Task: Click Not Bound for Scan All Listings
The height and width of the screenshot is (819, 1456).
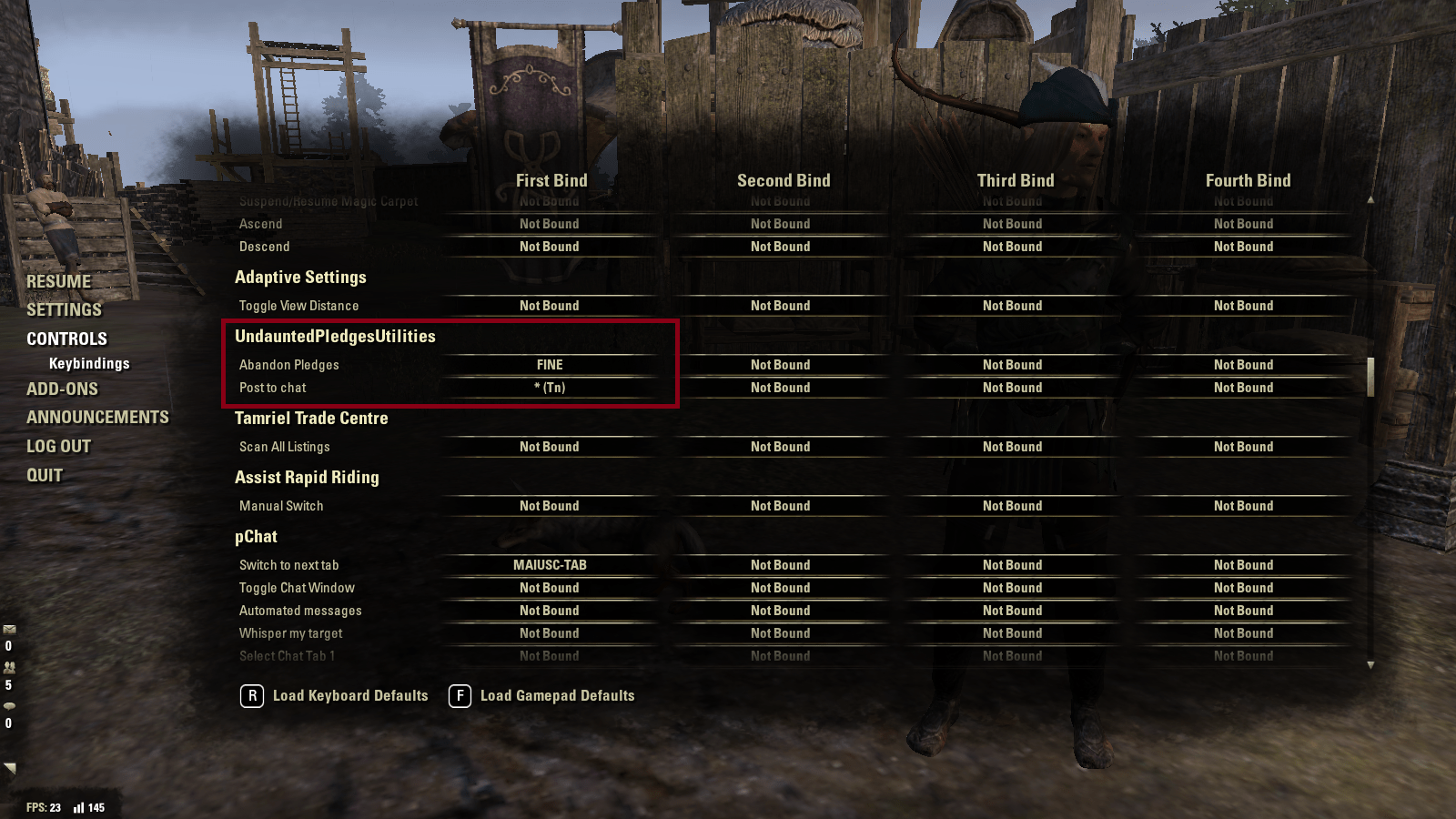Action: point(549,446)
